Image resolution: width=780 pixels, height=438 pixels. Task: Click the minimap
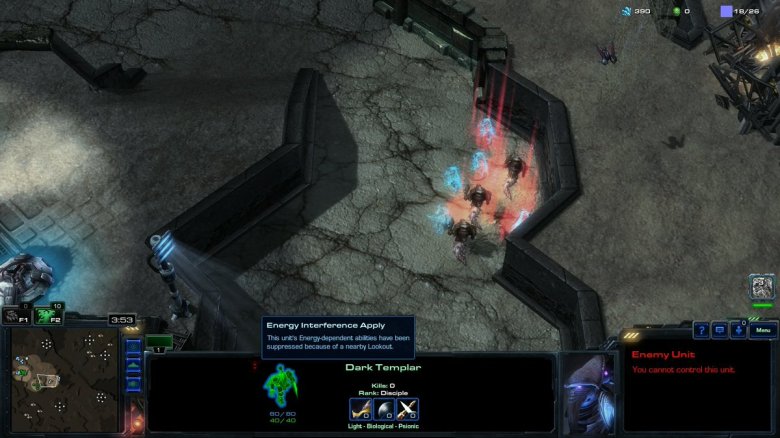pyautogui.click(x=65, y=380)
